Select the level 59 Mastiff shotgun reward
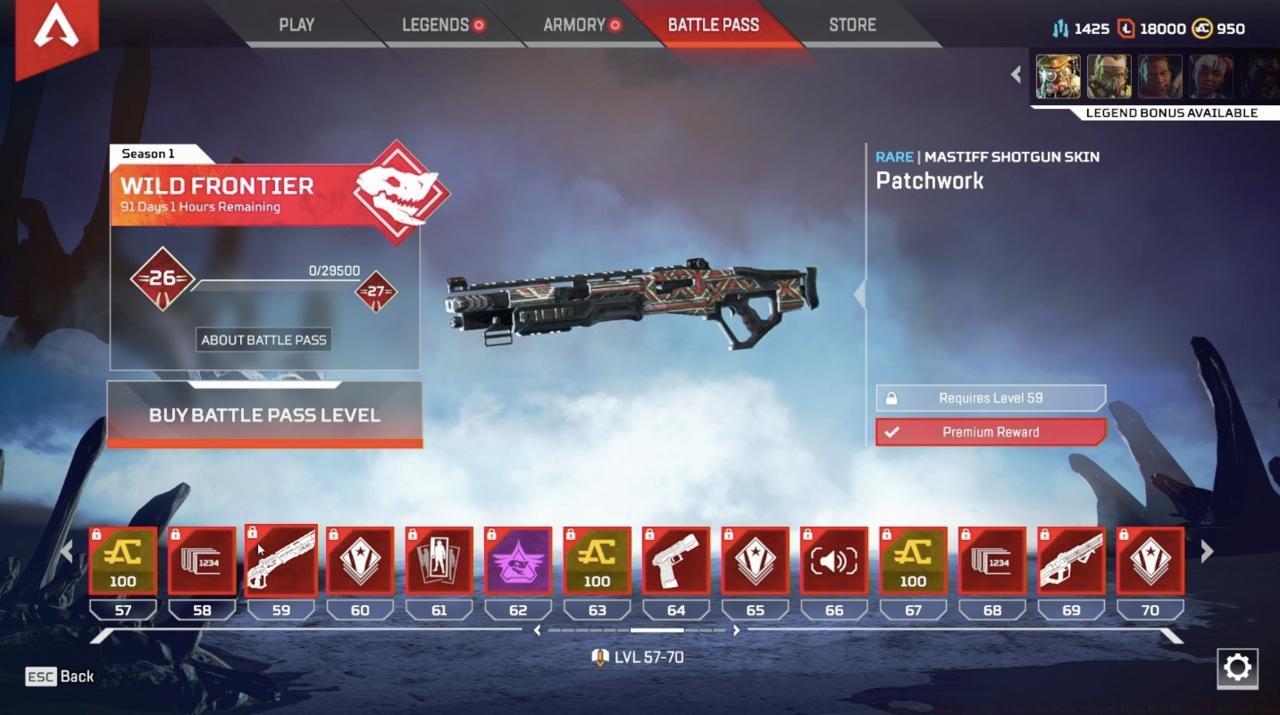The width and height of the screenshot is (1280, 715). pos(281,561)
